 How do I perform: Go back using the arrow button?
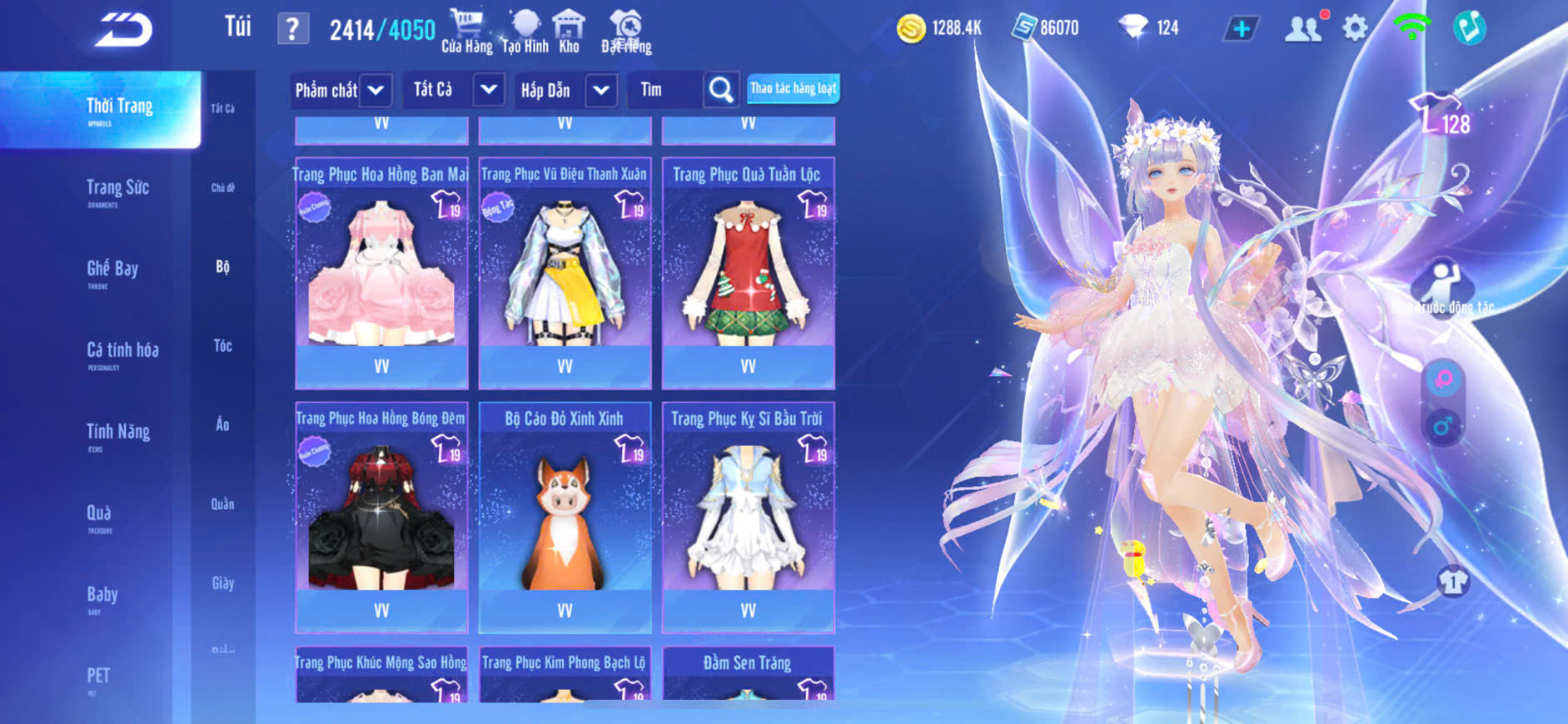pyautogui.click(x=123, y=31)
